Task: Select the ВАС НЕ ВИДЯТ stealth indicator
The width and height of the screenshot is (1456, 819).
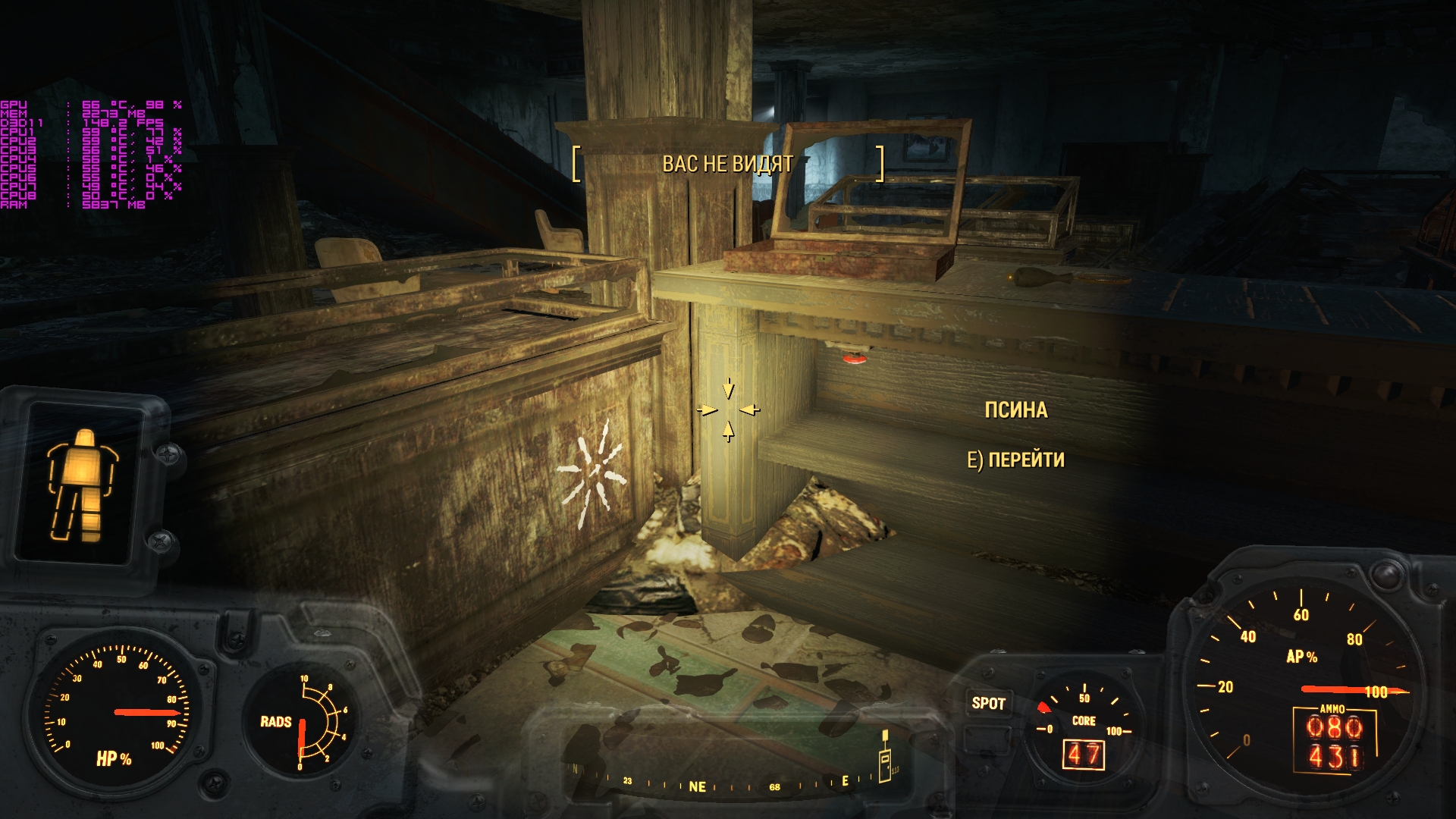Action: (x=729, y=162)
